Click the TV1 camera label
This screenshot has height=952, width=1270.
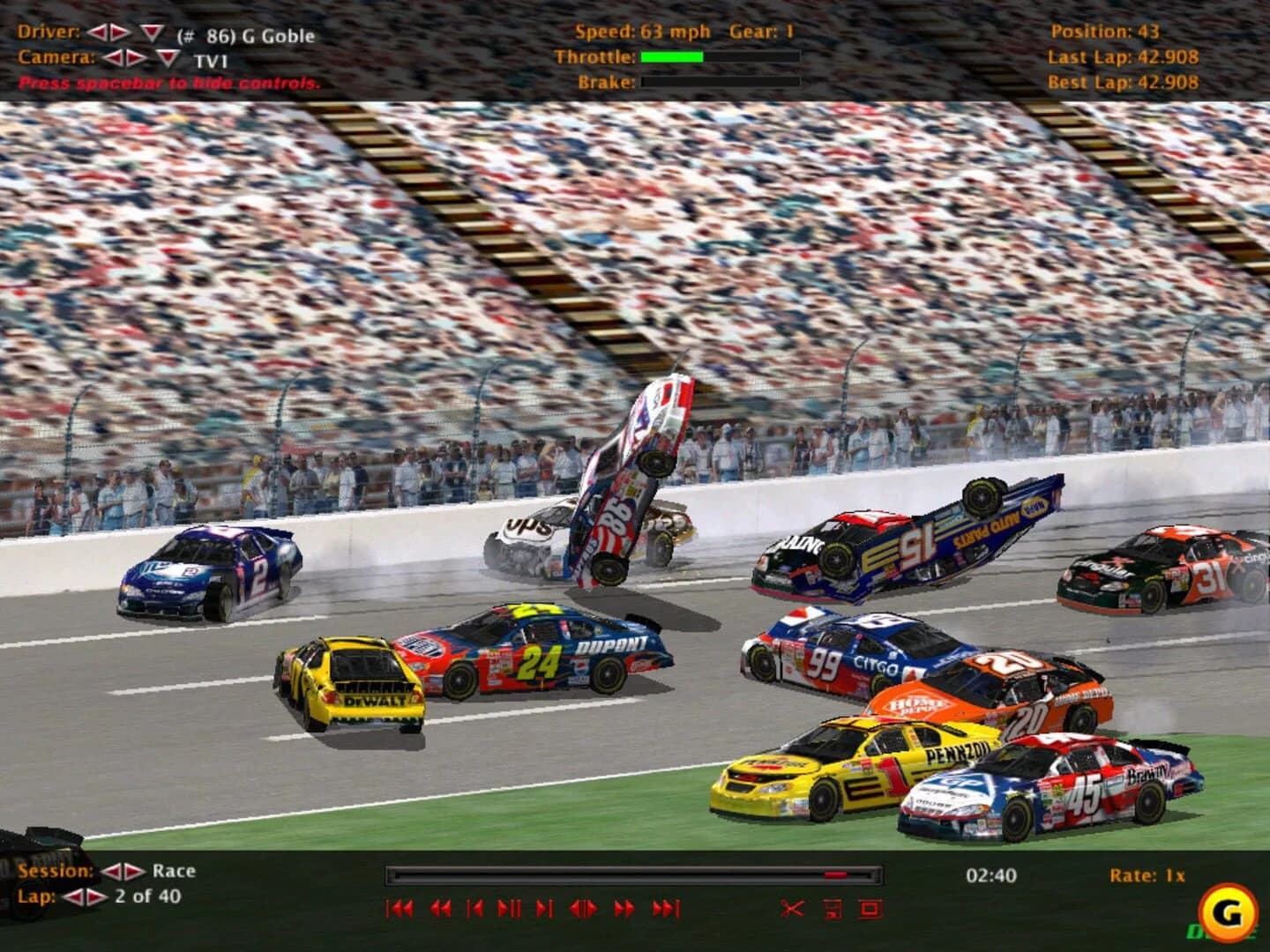point(211,60)
